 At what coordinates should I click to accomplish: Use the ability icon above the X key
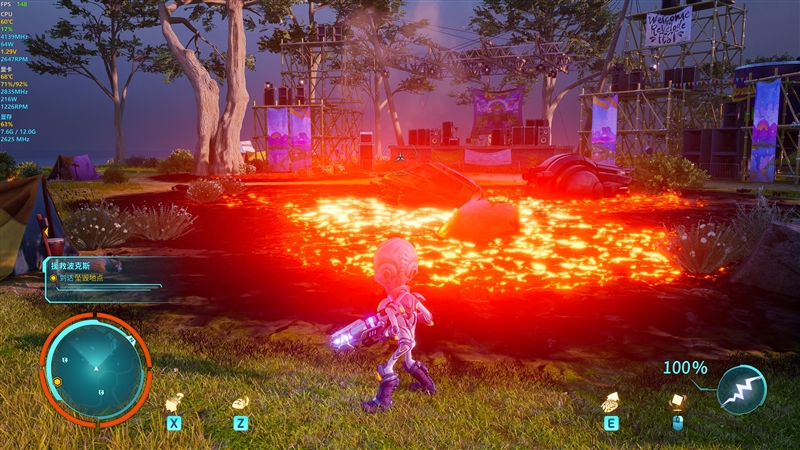click(x=174, y=402)
